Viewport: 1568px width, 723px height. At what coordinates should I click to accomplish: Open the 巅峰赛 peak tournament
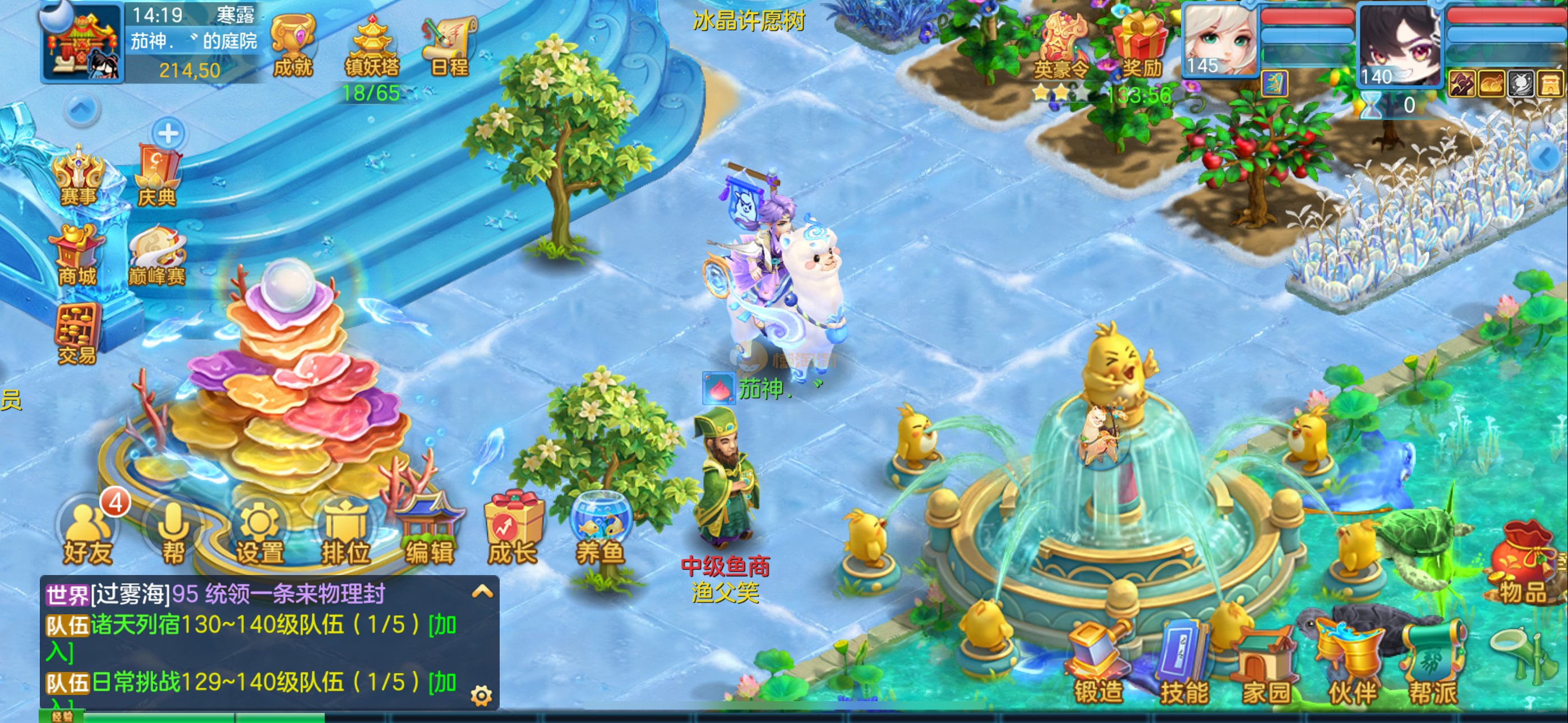156,256
